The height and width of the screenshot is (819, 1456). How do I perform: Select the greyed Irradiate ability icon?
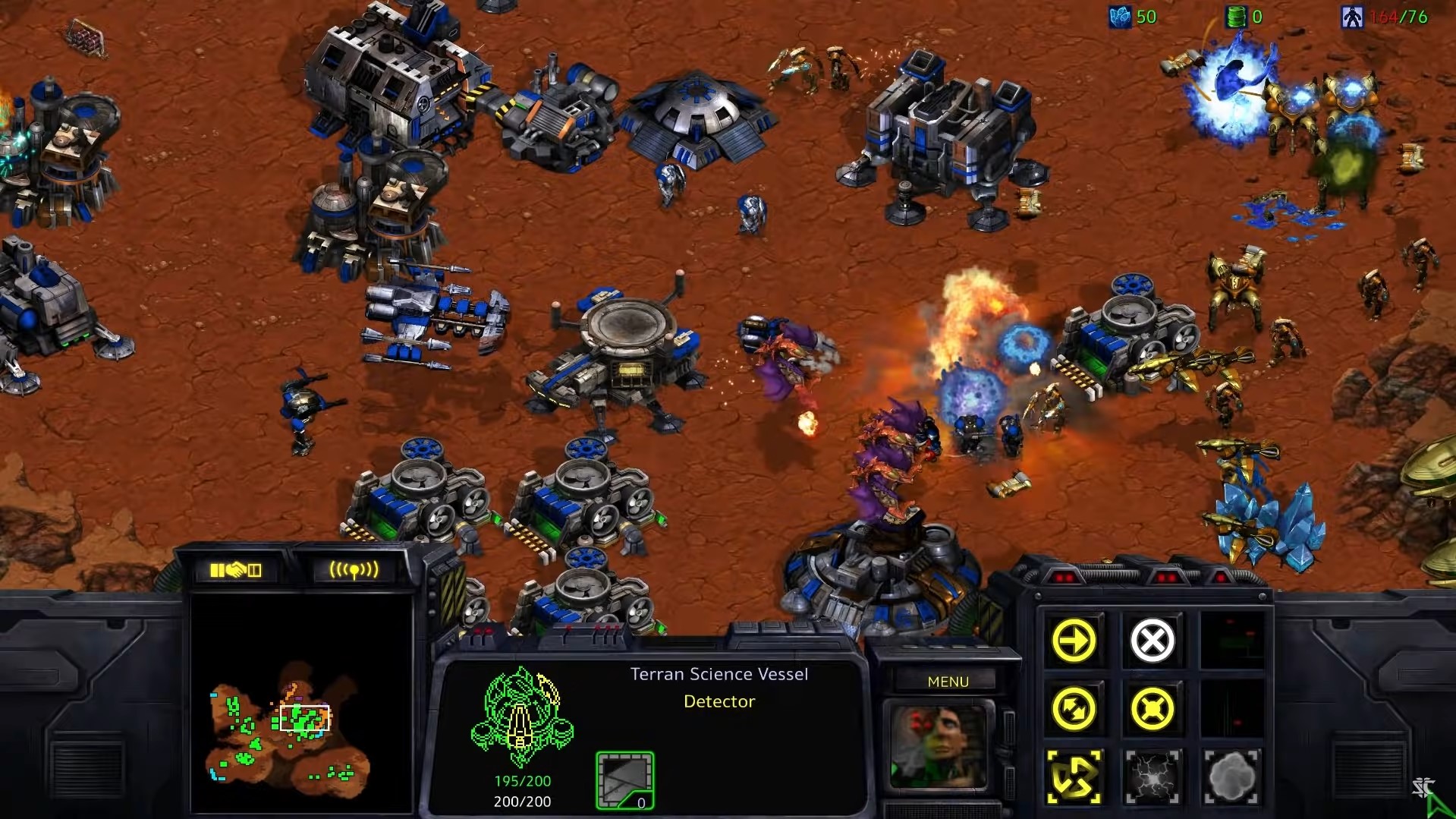coord(1231,777)
